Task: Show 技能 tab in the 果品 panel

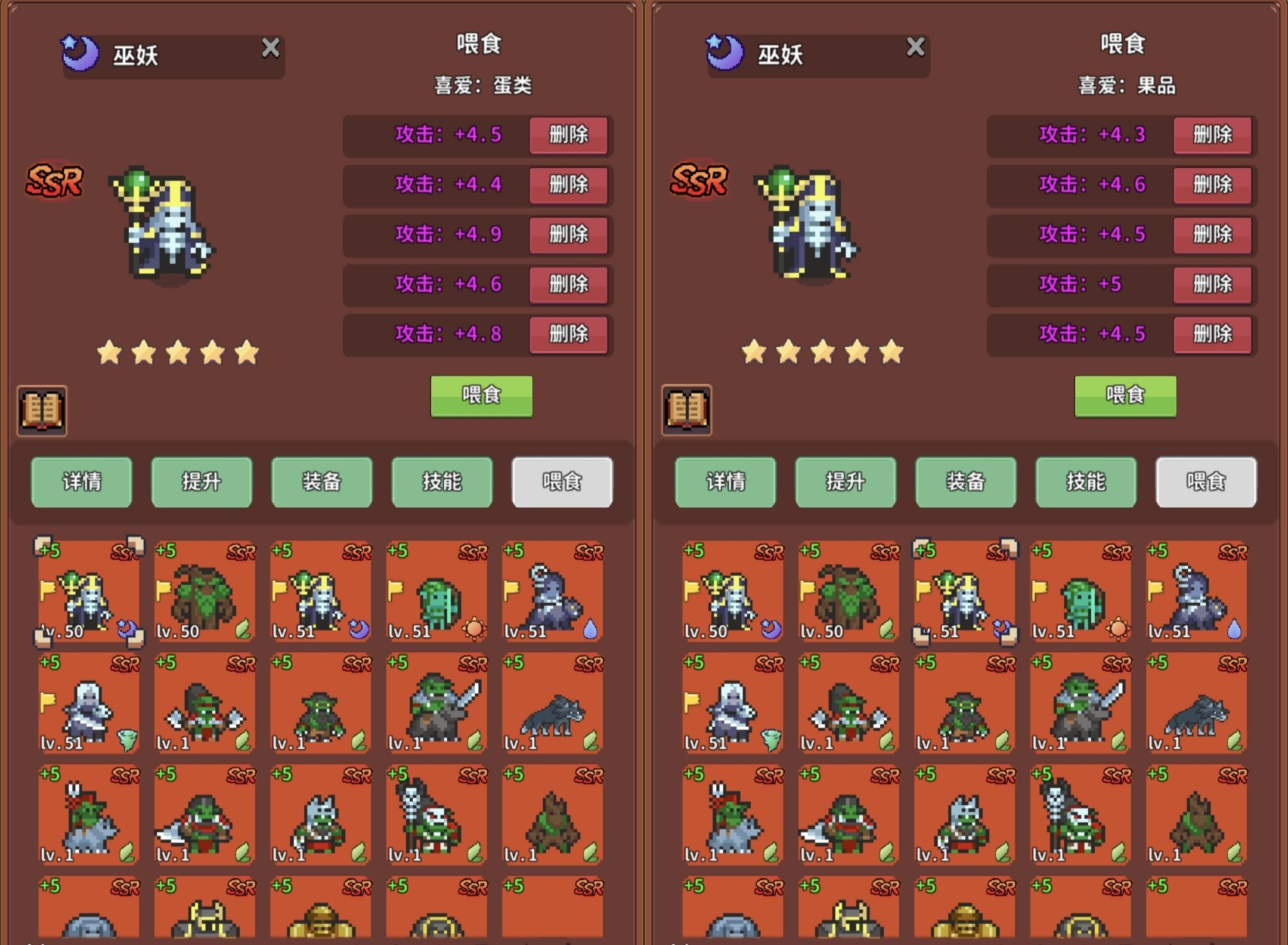Action: pyautogui.click(x=1086, y=482)
